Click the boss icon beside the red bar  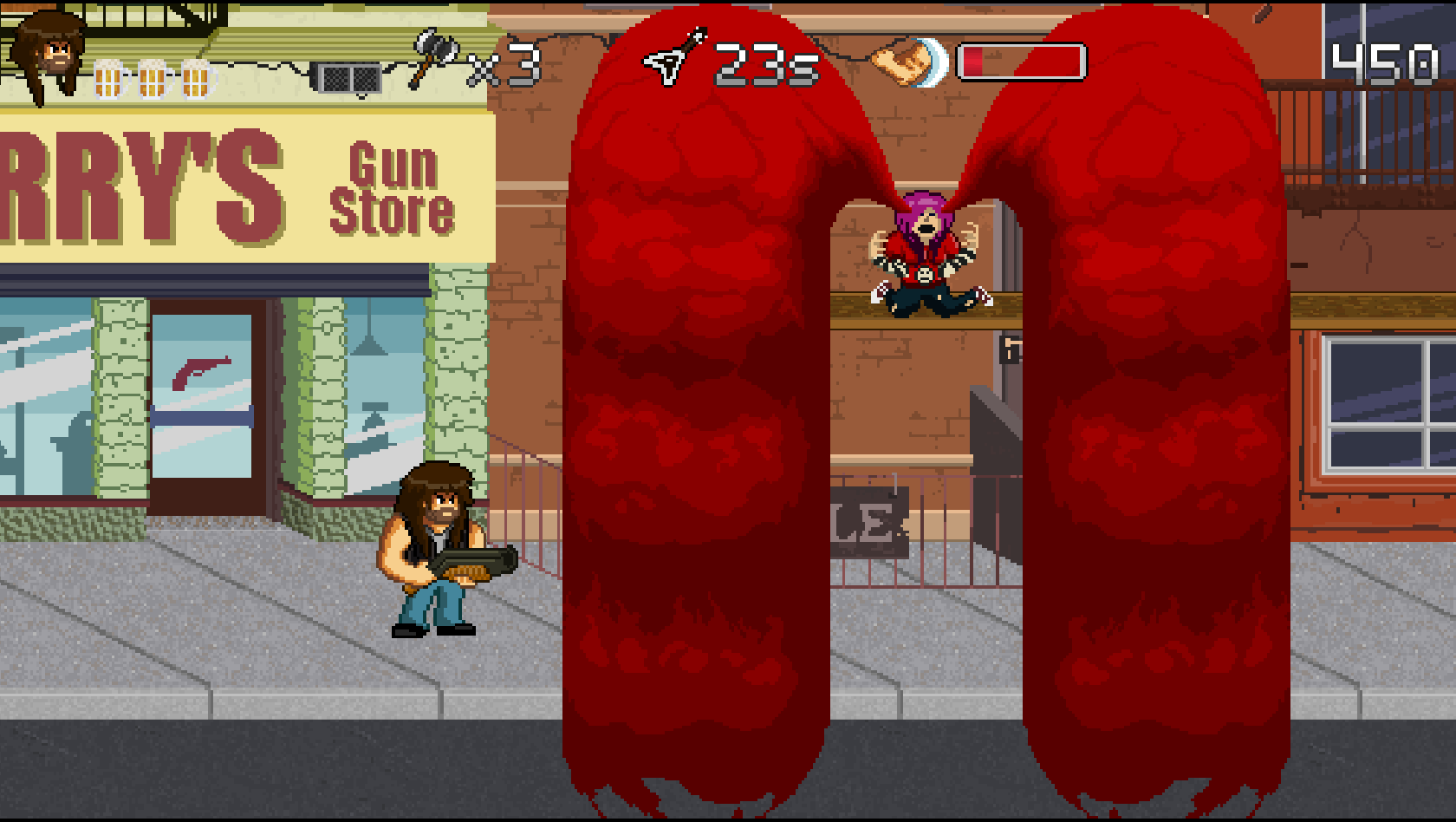(x=909, y=62)
